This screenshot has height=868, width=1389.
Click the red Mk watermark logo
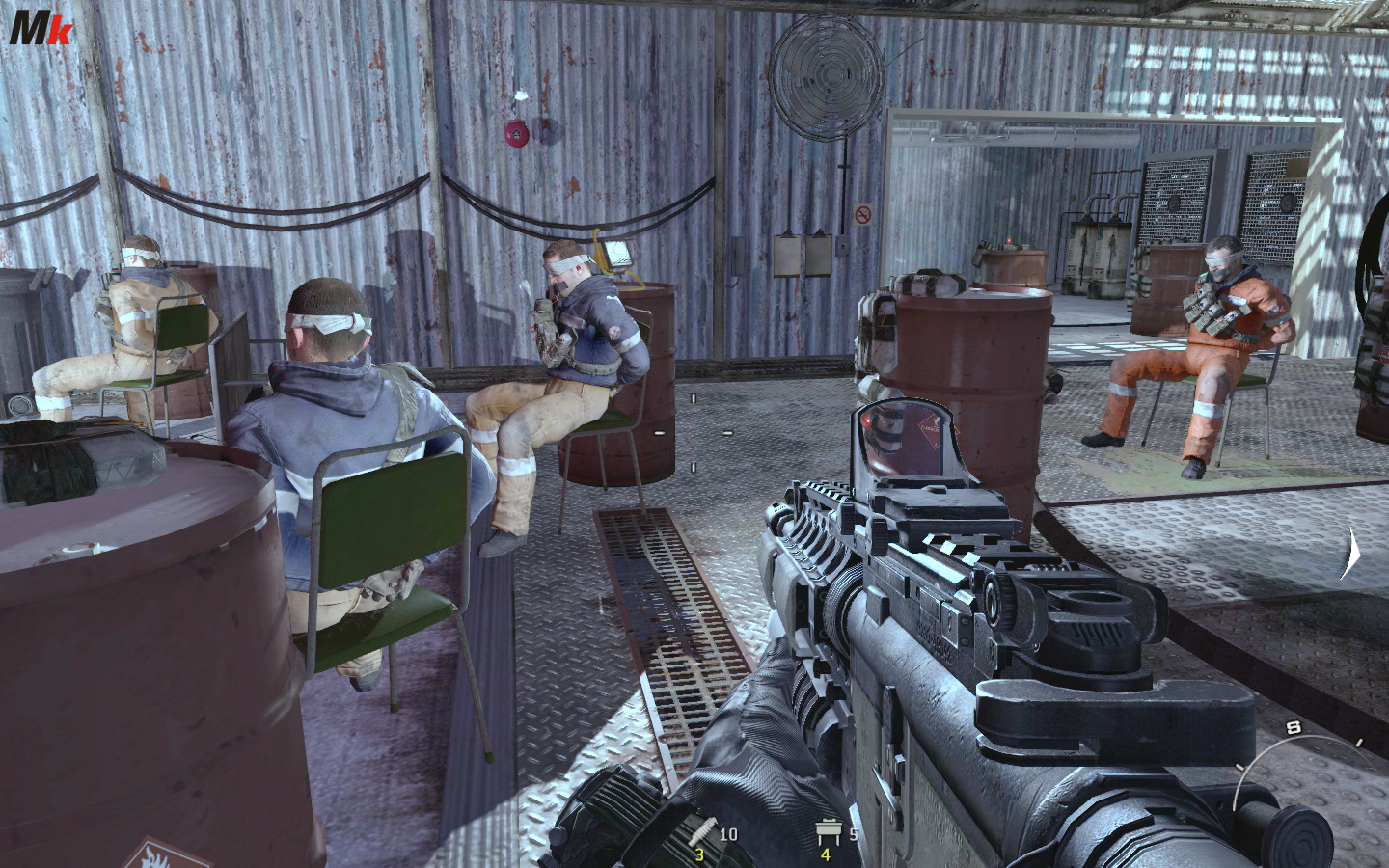point(41,29)
